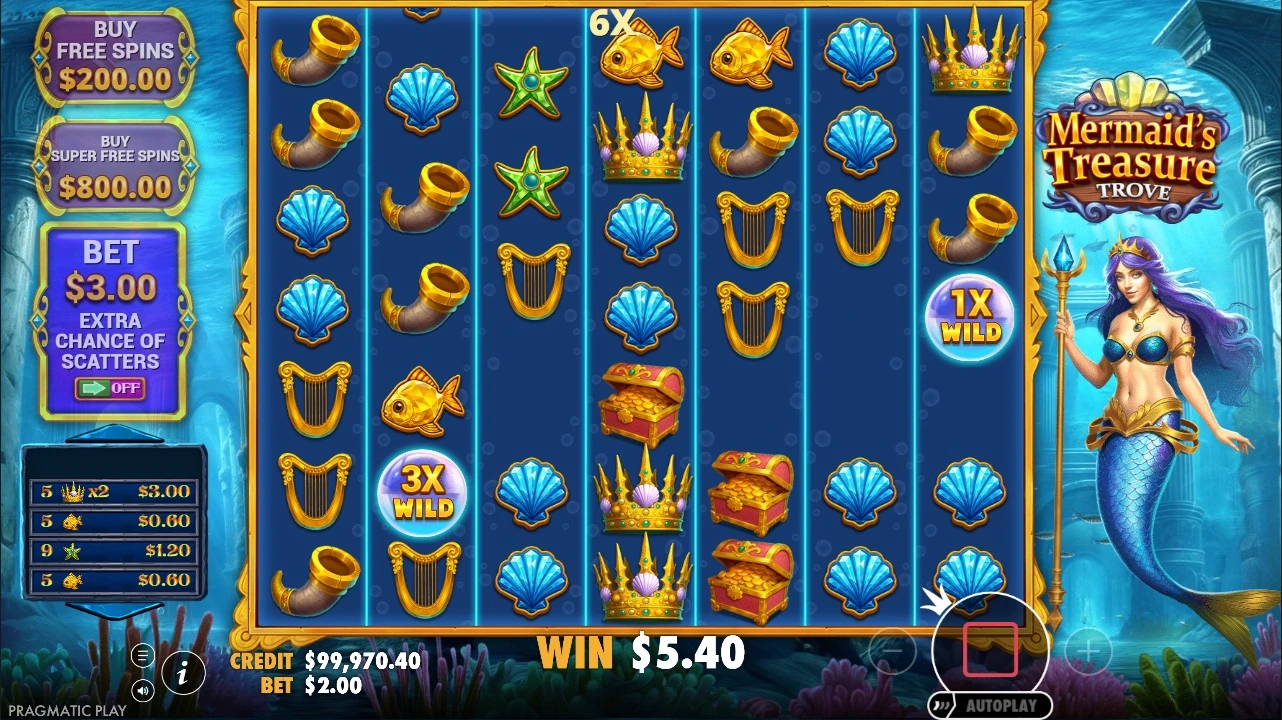Stop the spin with the red square button
Viewport: 1282px width, 720px height.
click(x=990, y=650)
